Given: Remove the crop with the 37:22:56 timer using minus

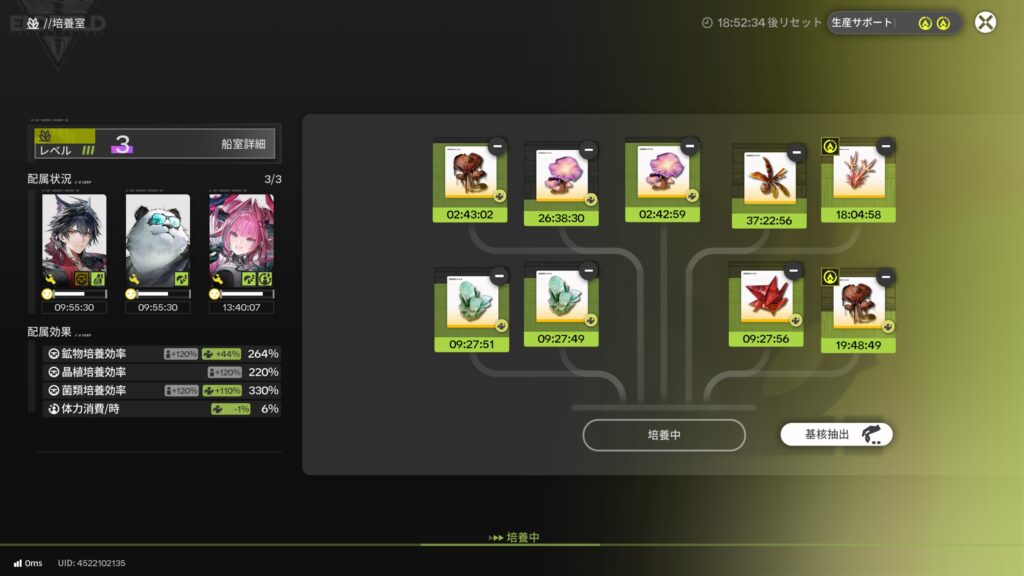Looking at the screenshot, I should coord(796,152).
